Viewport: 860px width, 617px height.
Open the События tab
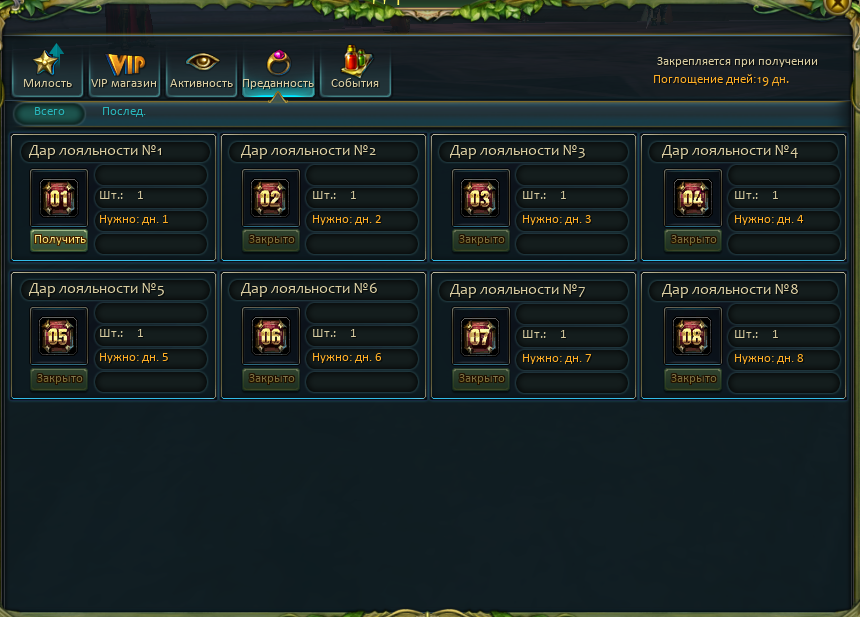pyautogui.click(x=355, y=69)
